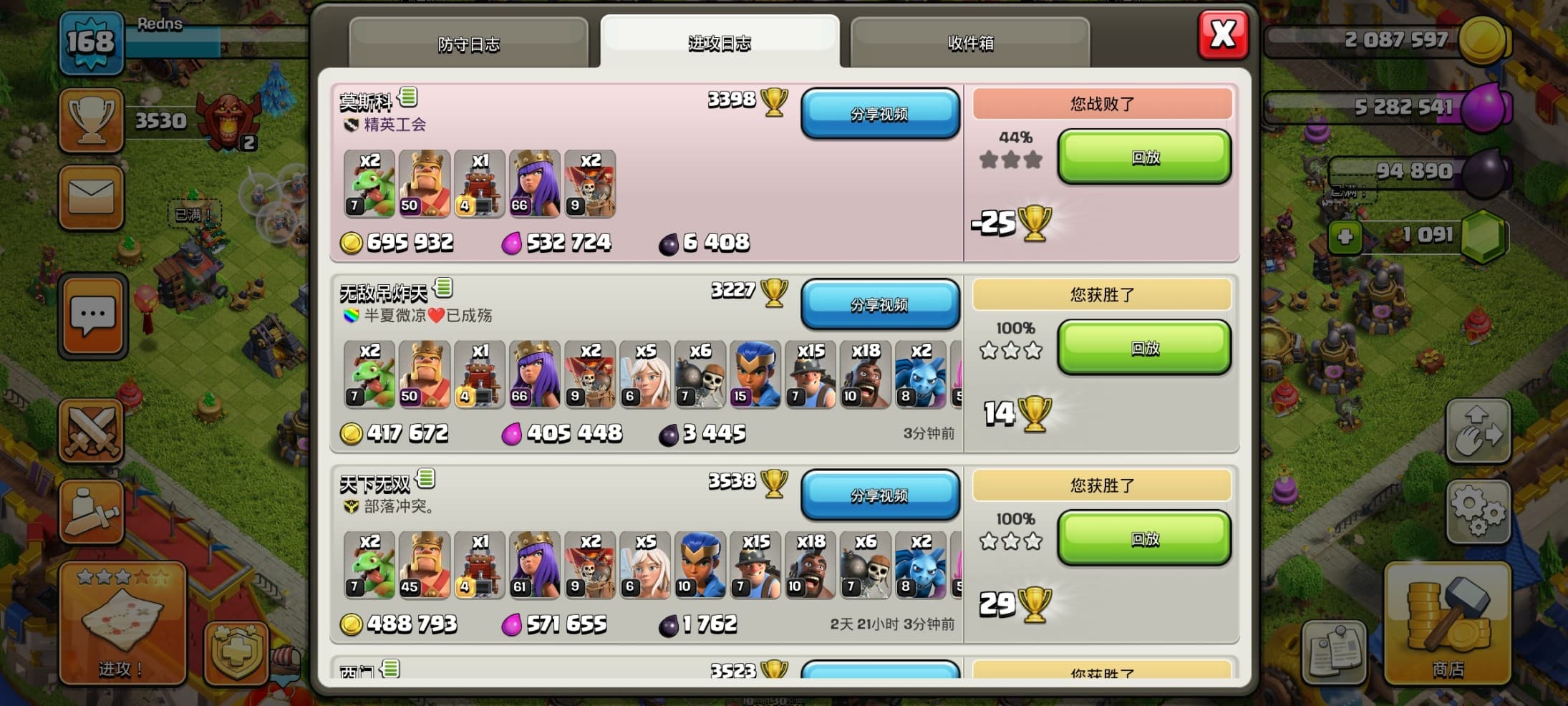
Task: Open the chat speech bubble panel
Action: point(92,316)
